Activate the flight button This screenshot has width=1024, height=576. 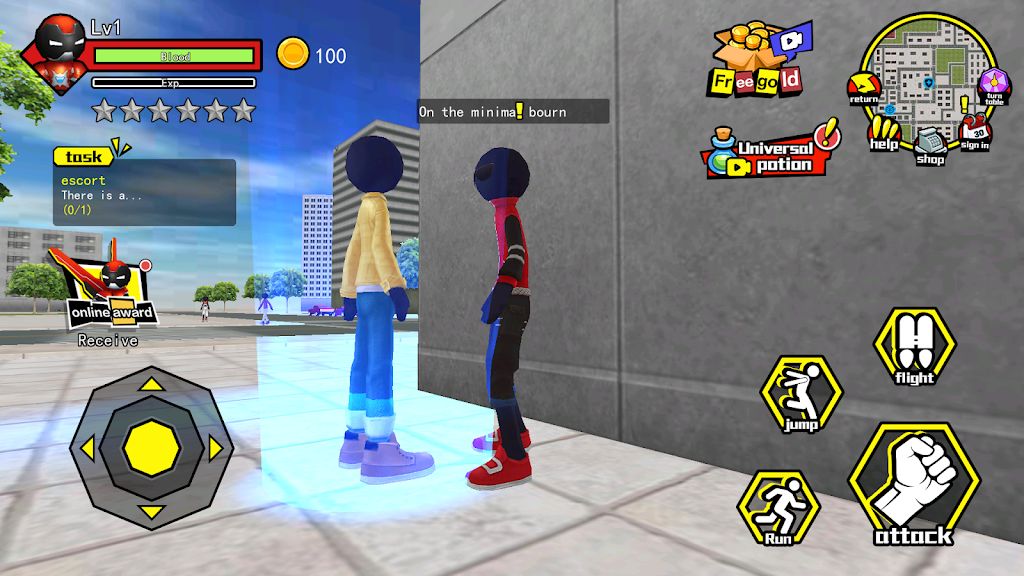(914, 346)
